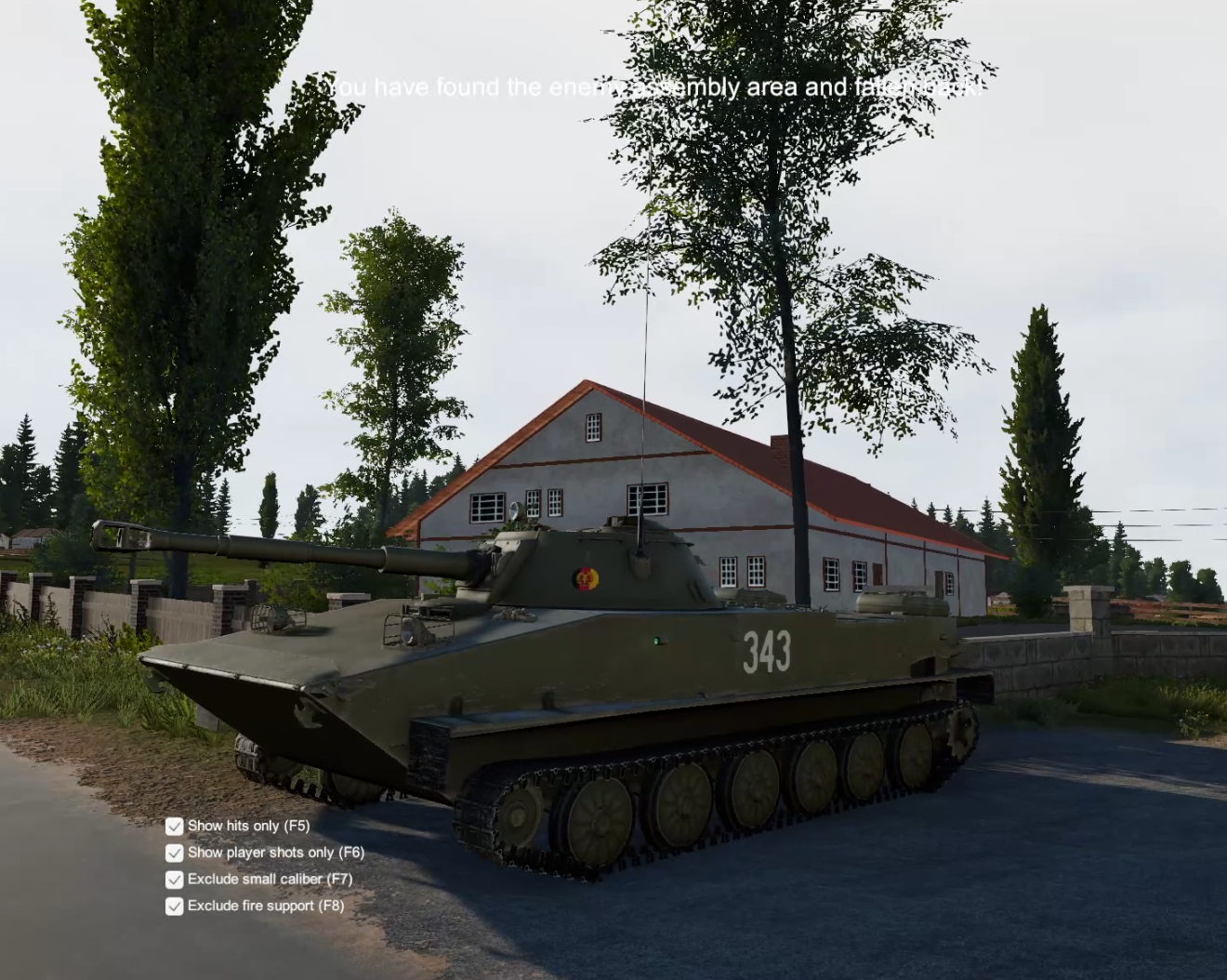Uncheck the "Show hits only (F5)" checkbox
The height and width of the screenshot is (980, 1227).
tap(174, 825)
